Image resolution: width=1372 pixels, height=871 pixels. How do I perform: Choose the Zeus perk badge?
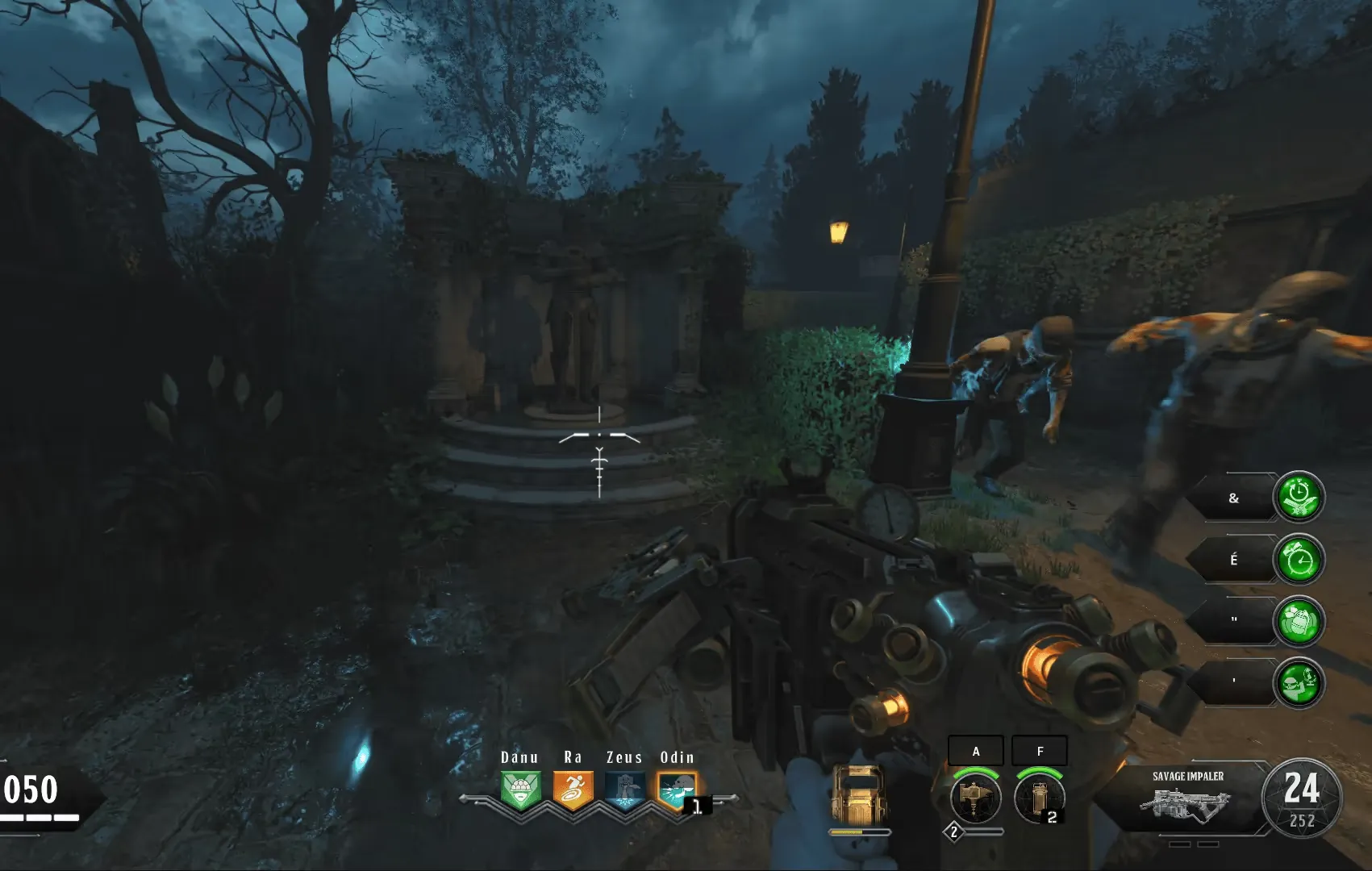[625, 790]
